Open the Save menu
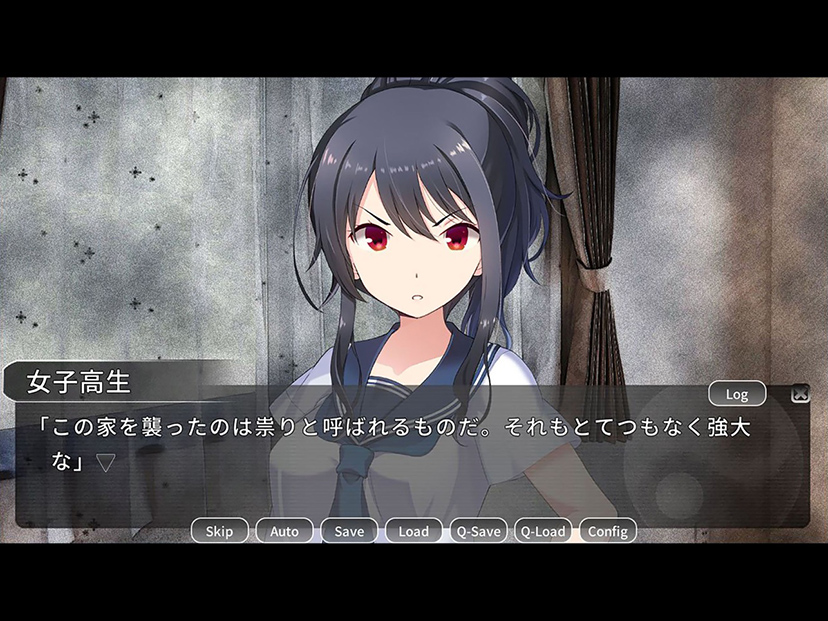The height and width of the screenshot is (621, 828). coord(349,531)
